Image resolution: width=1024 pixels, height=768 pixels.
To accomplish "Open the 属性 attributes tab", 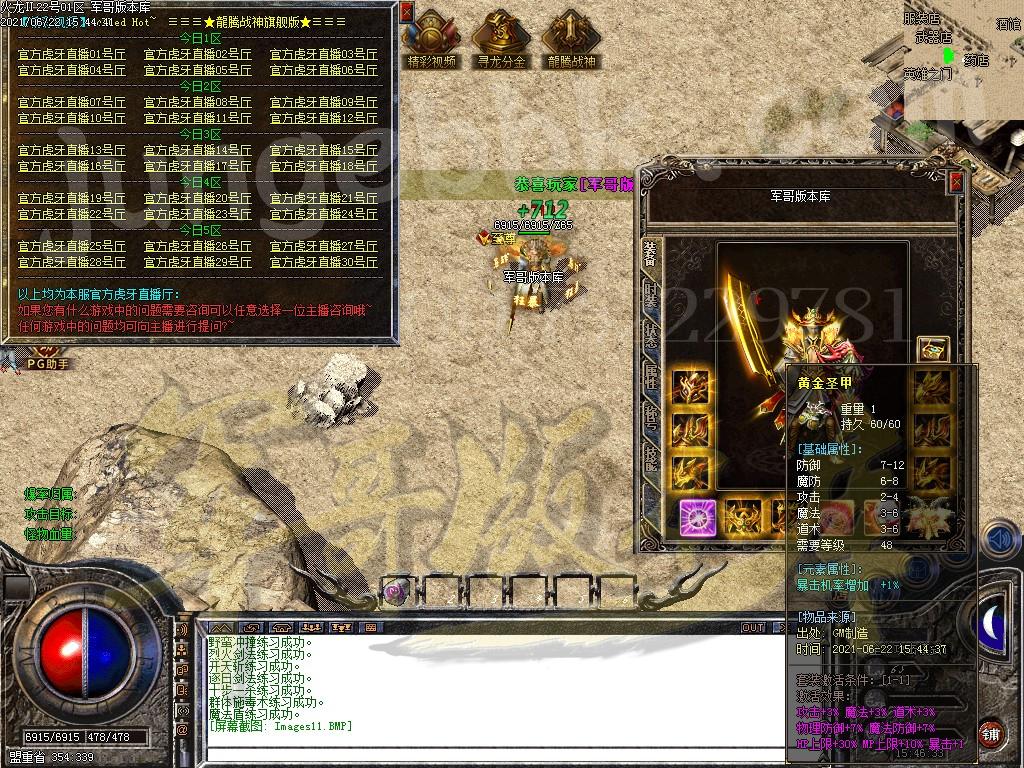I will (651, 377).
